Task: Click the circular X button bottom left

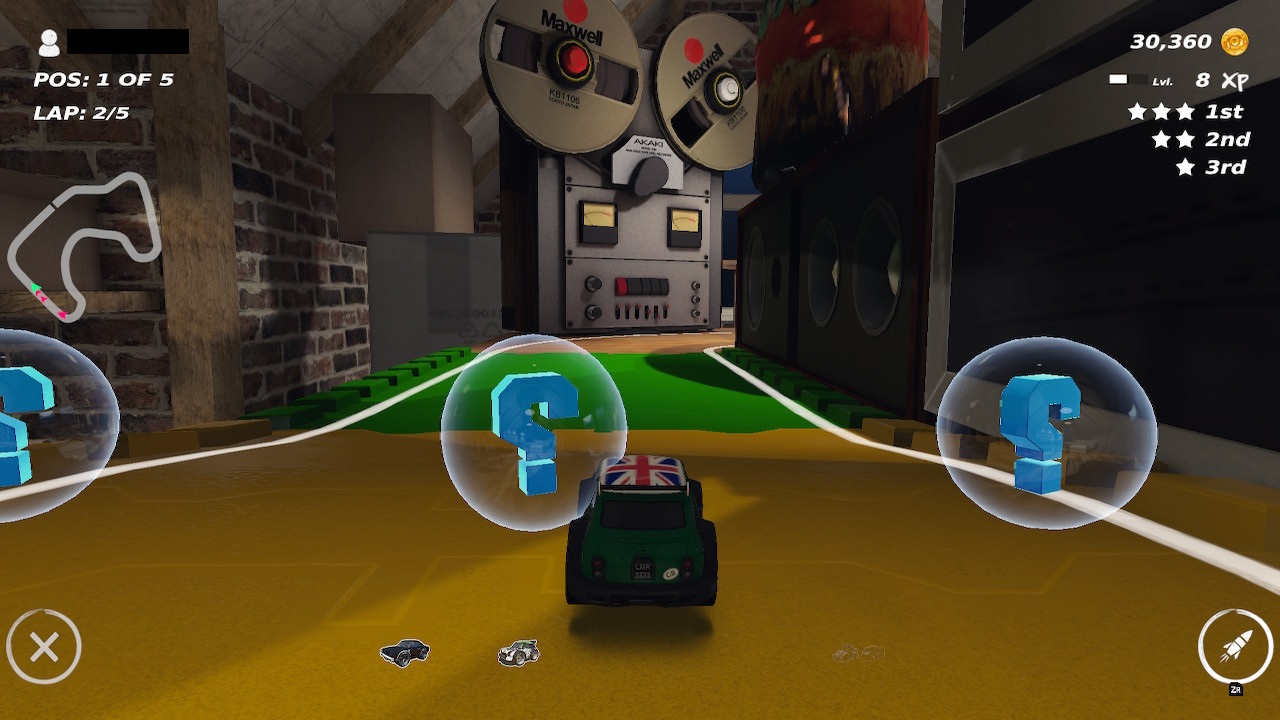Action: click(46, 645)
